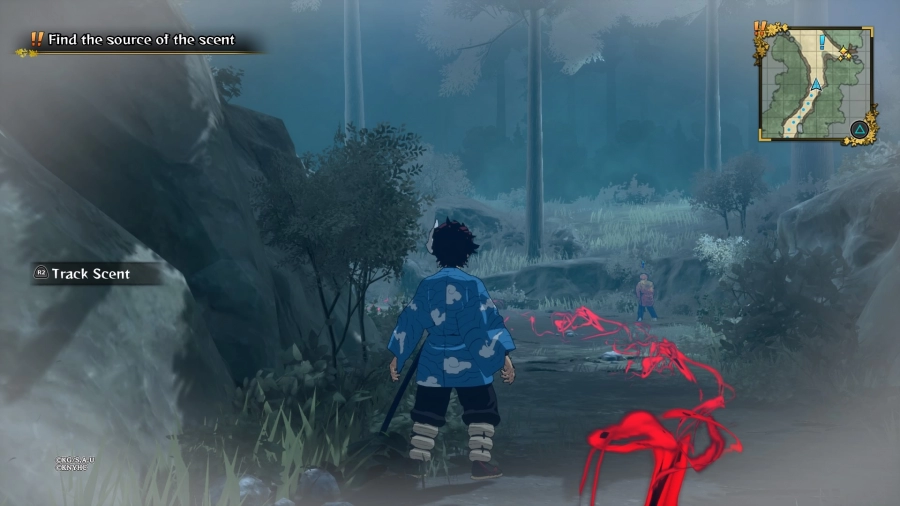Select the 'Find the source of the scent' objective
This screenshot has height=506, width=900.
click(x=138, y=40)
